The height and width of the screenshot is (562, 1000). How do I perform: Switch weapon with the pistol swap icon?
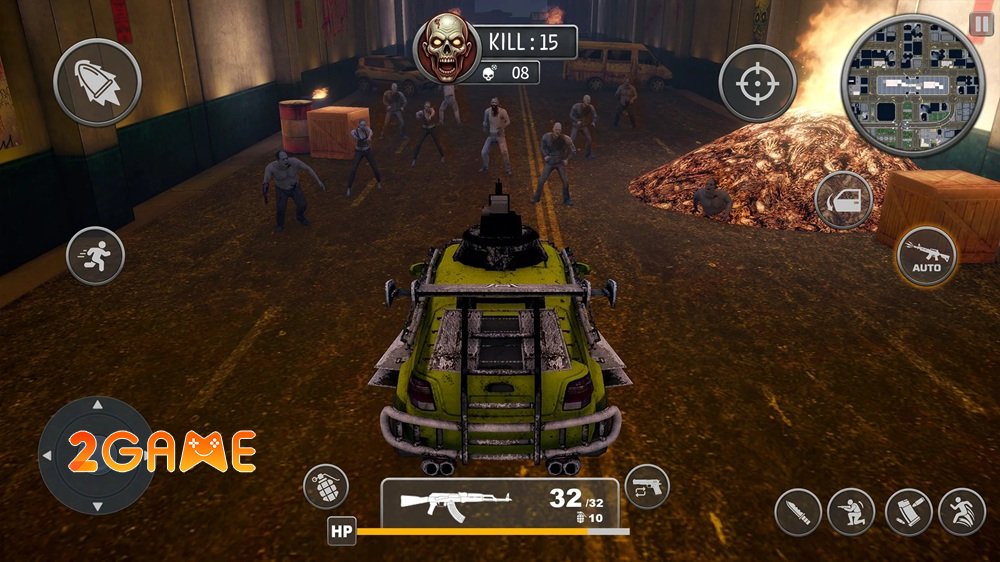(x=646, y=487)
